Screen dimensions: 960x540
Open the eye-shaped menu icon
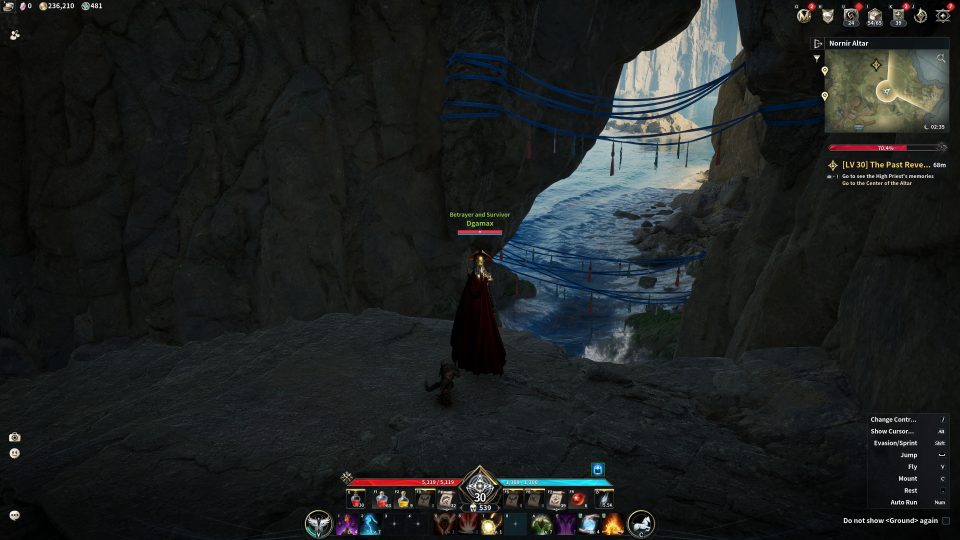pyautogui.click(x=943, y=15)
